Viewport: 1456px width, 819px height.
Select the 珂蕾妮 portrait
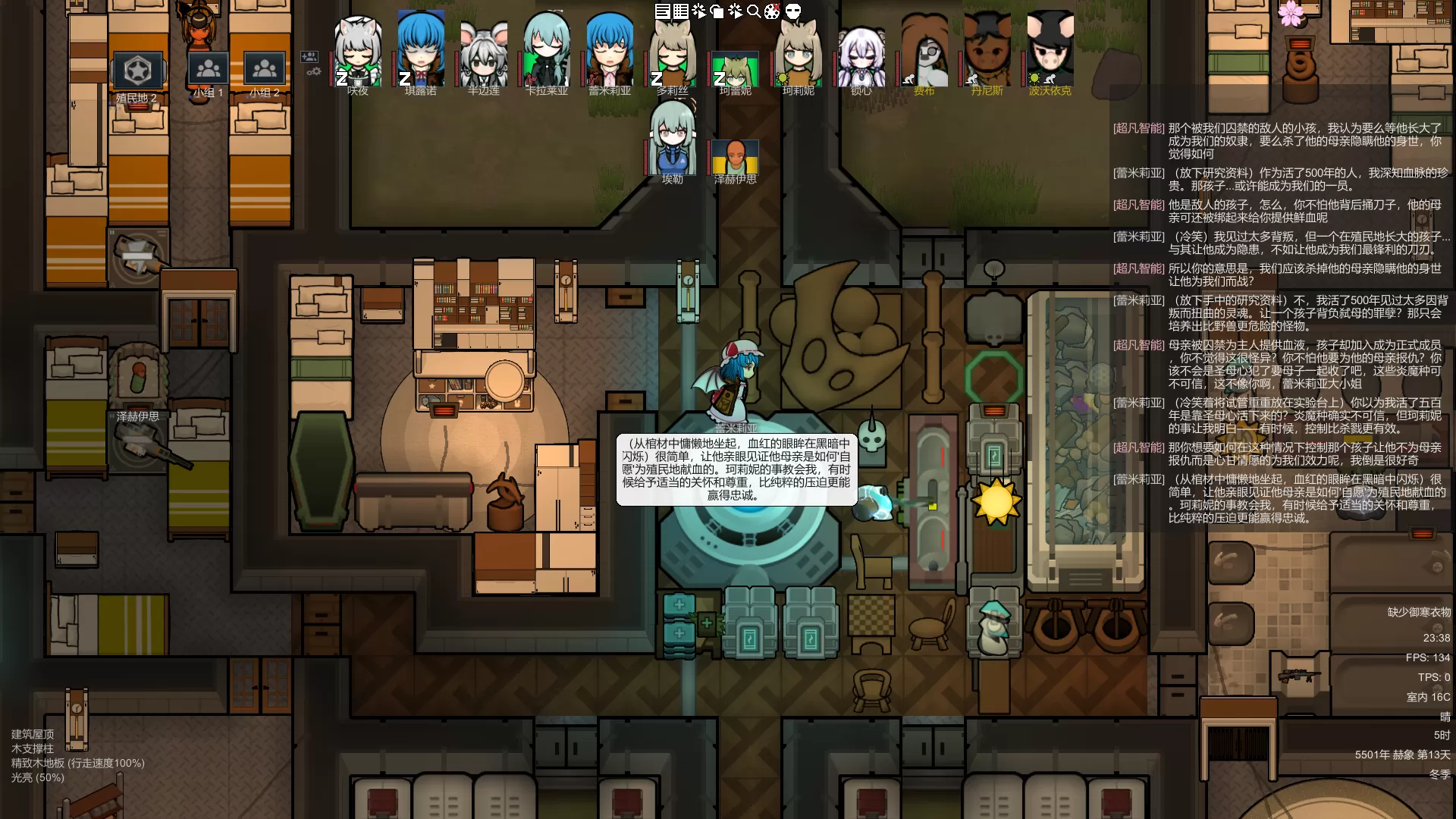(736, 70)
